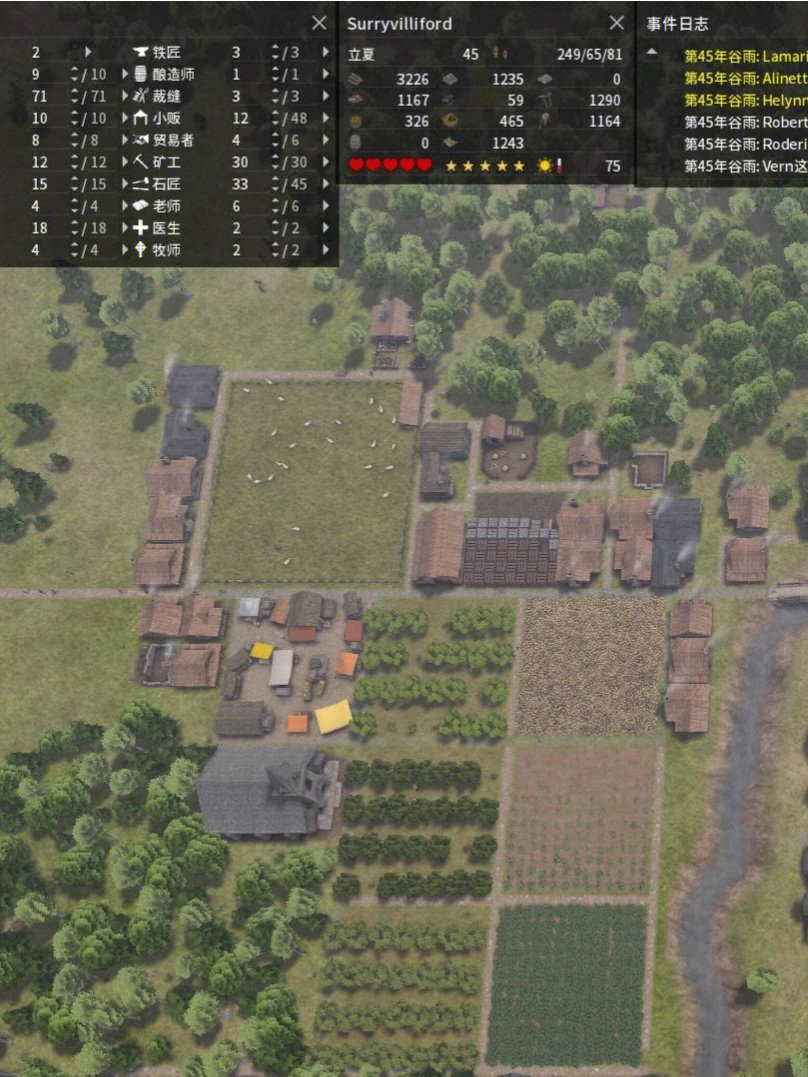Adjust the 贸易者 trader worker stepper
The width and height of the screenshot is (808, 1077).
coord(275,140)
